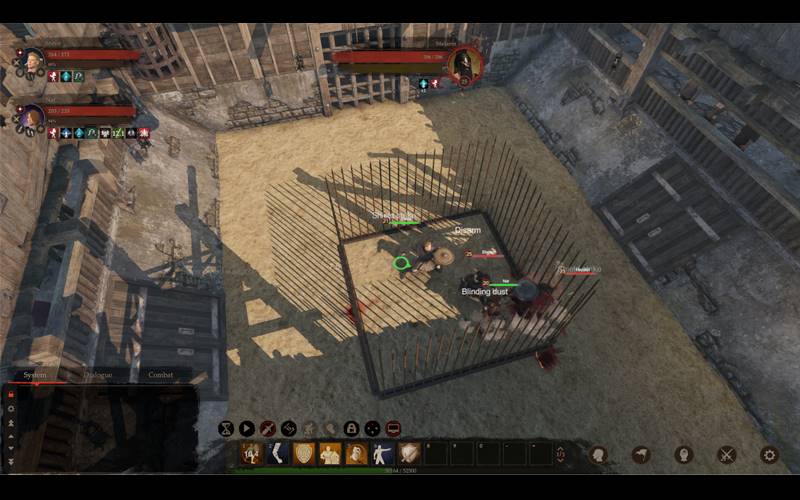Click the flag icon button

[641, 454]
